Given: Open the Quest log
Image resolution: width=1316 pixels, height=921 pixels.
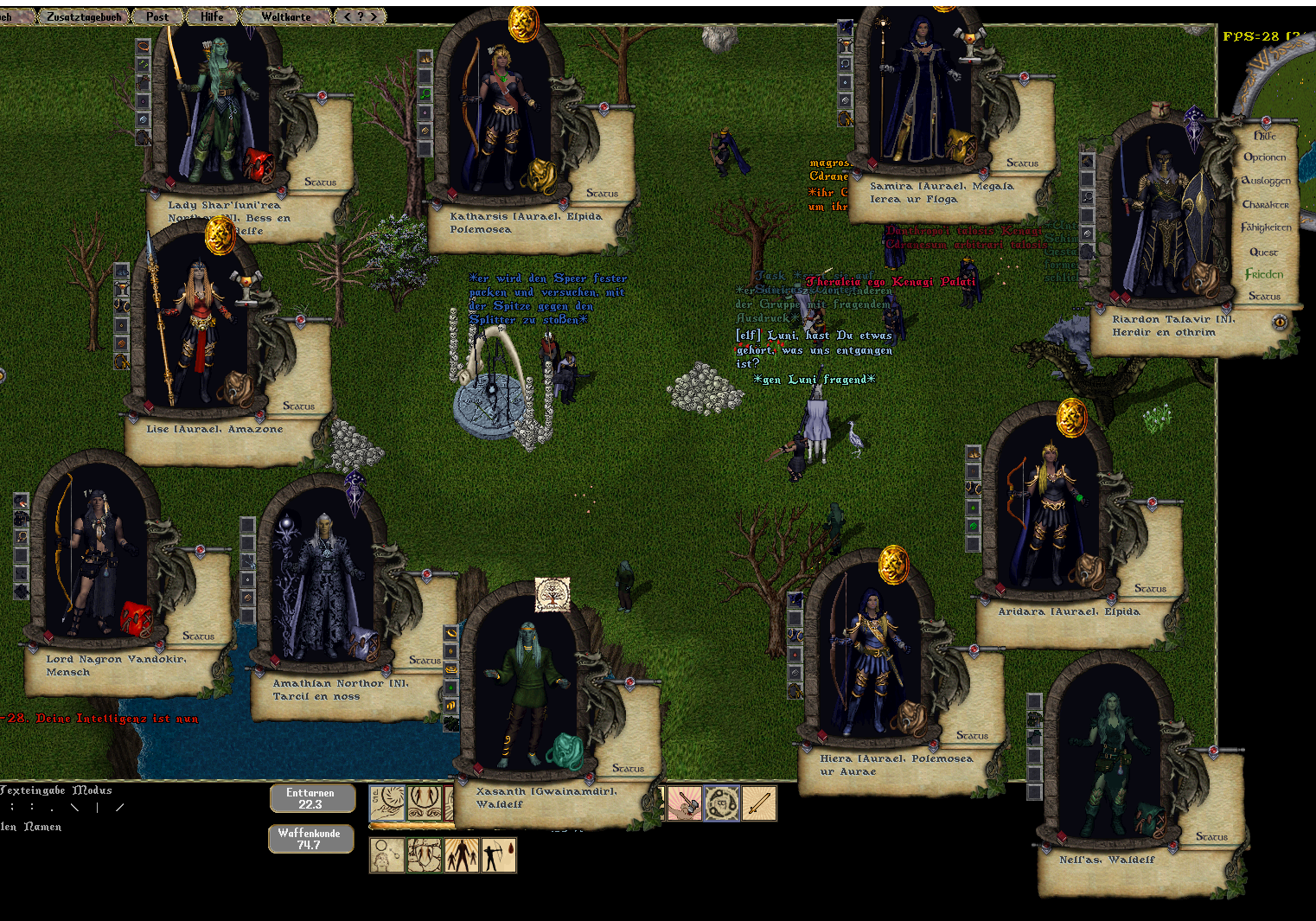Looking at the screenshot, I should click(x=1263, y=253).
